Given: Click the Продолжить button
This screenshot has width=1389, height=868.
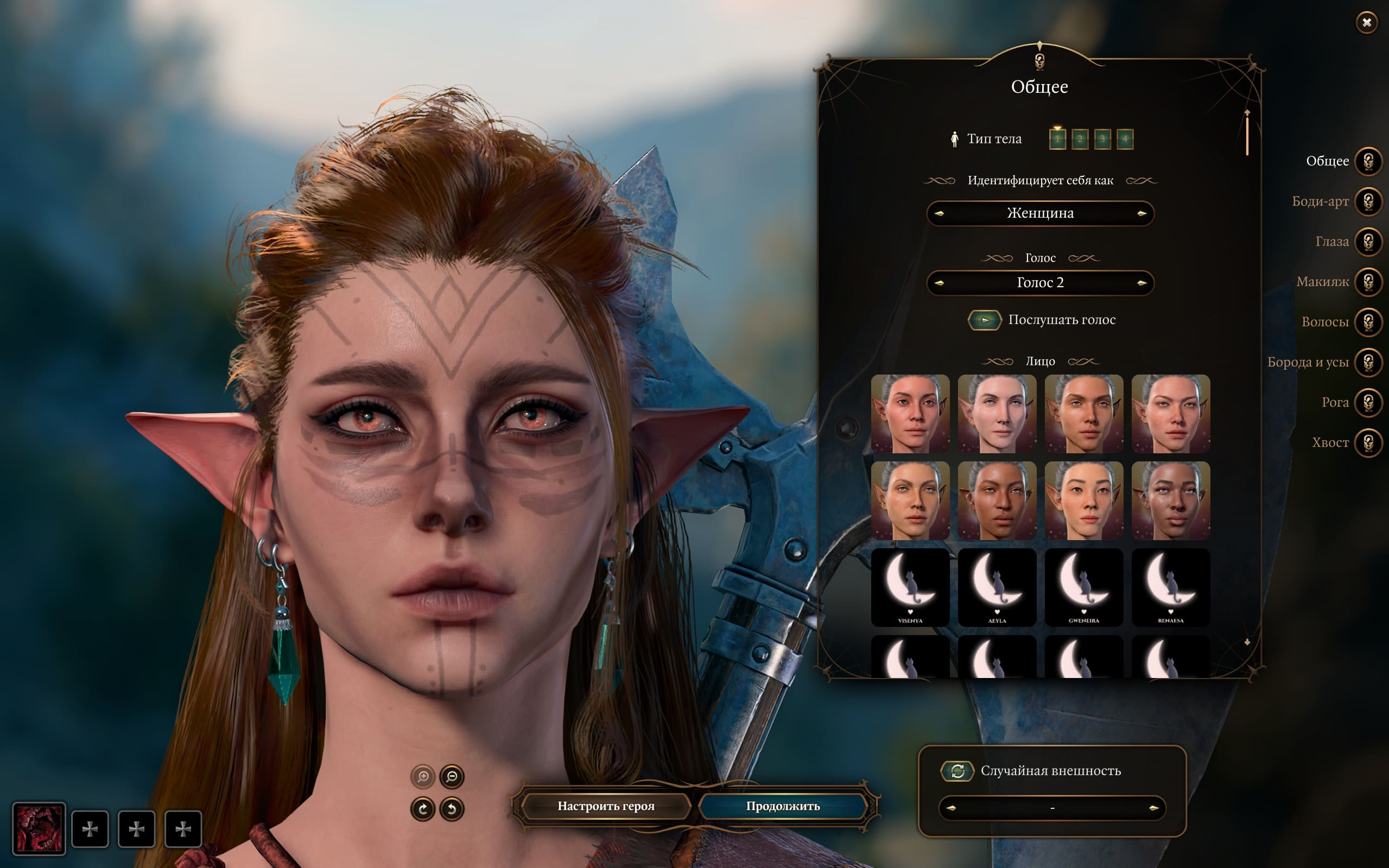Looking at the screenshot, I should pos(783,806).
